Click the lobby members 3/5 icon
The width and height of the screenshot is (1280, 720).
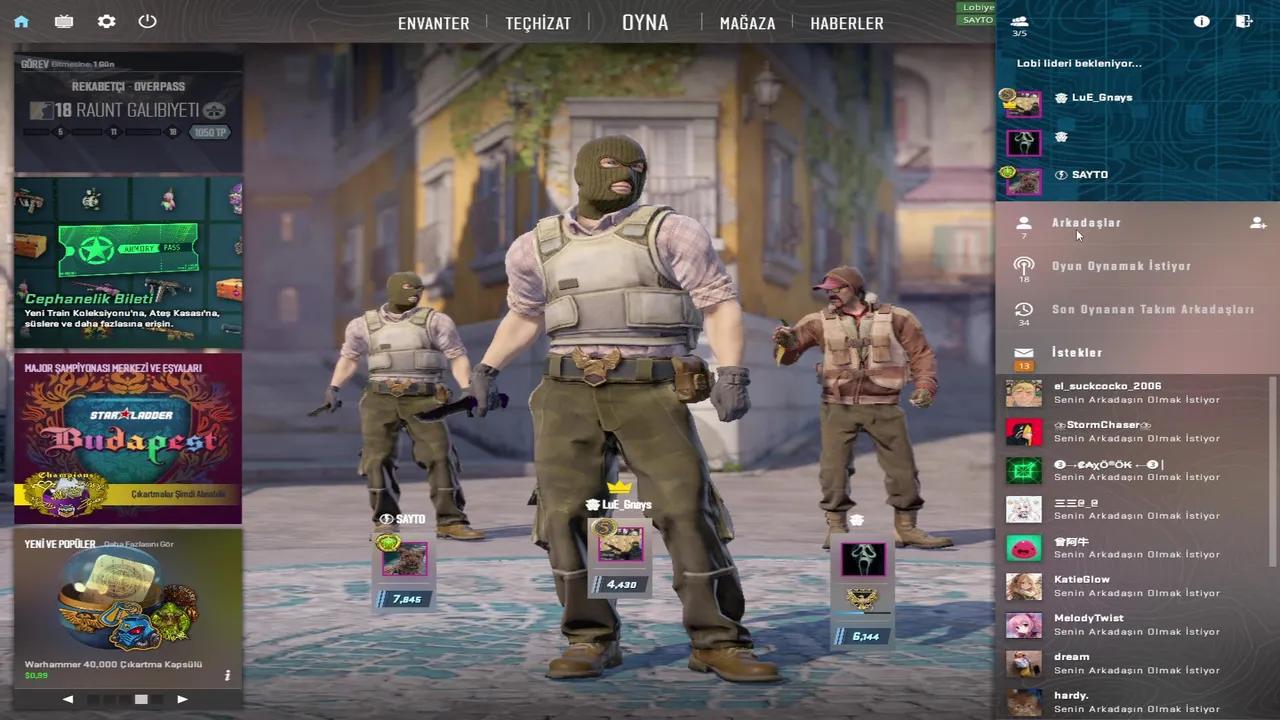pos(1019,21)
